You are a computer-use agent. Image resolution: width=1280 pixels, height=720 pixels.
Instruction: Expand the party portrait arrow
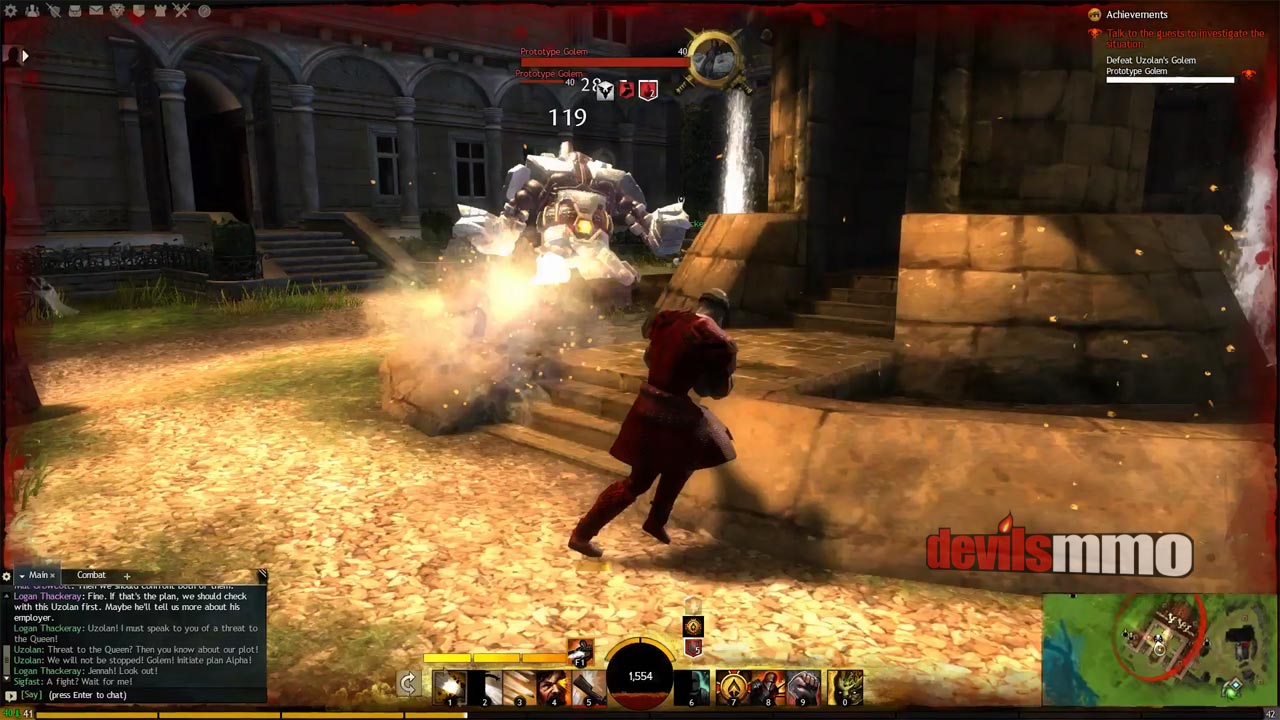tap(25, 56)
